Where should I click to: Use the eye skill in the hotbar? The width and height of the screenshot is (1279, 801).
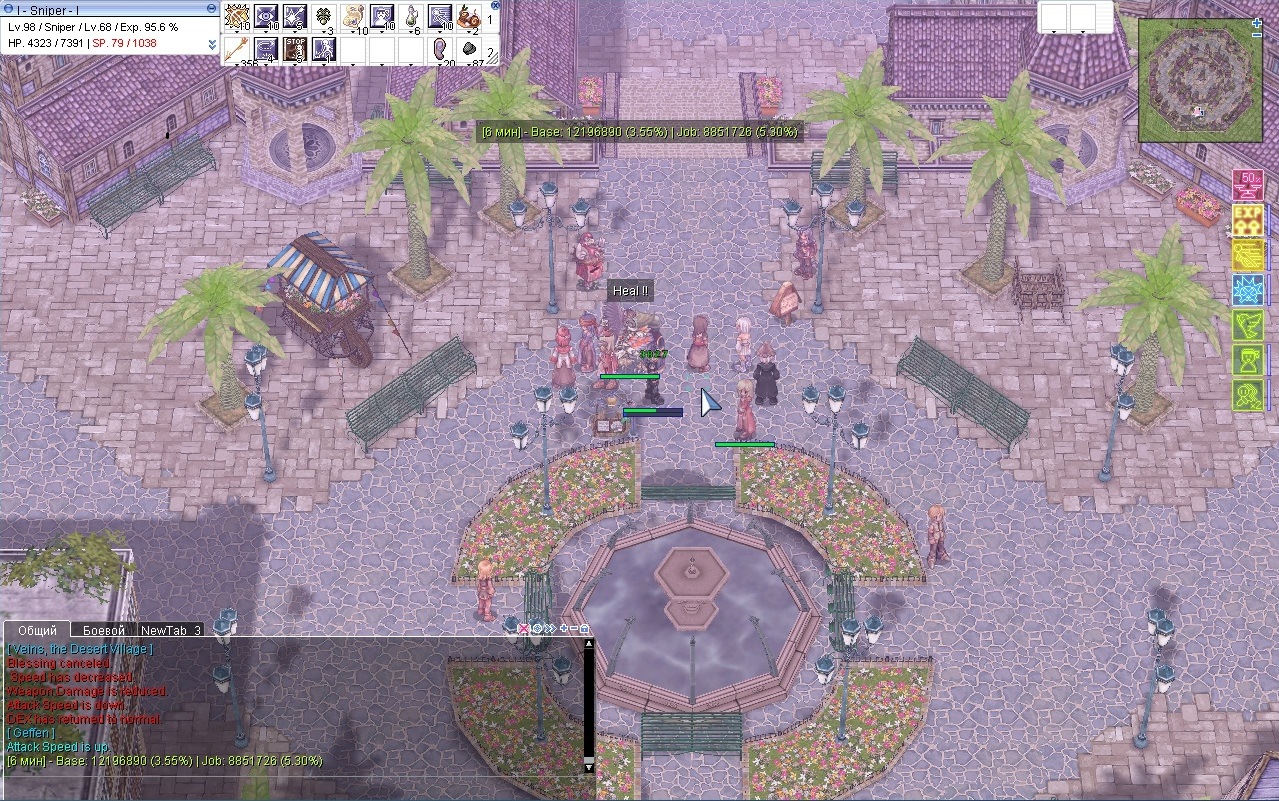266,16
